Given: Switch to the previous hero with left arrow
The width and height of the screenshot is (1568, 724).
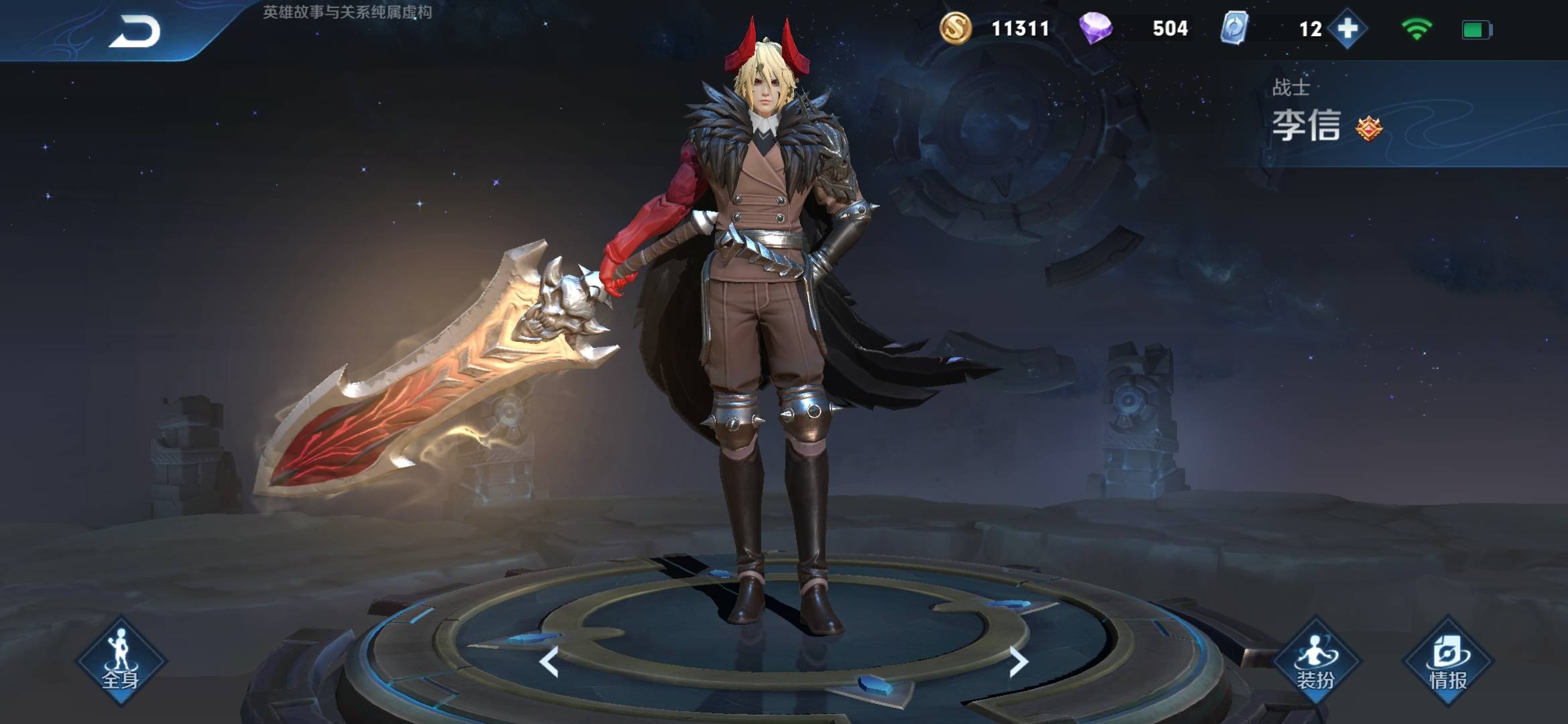Looking at the screenshot, I should [549, 662].
